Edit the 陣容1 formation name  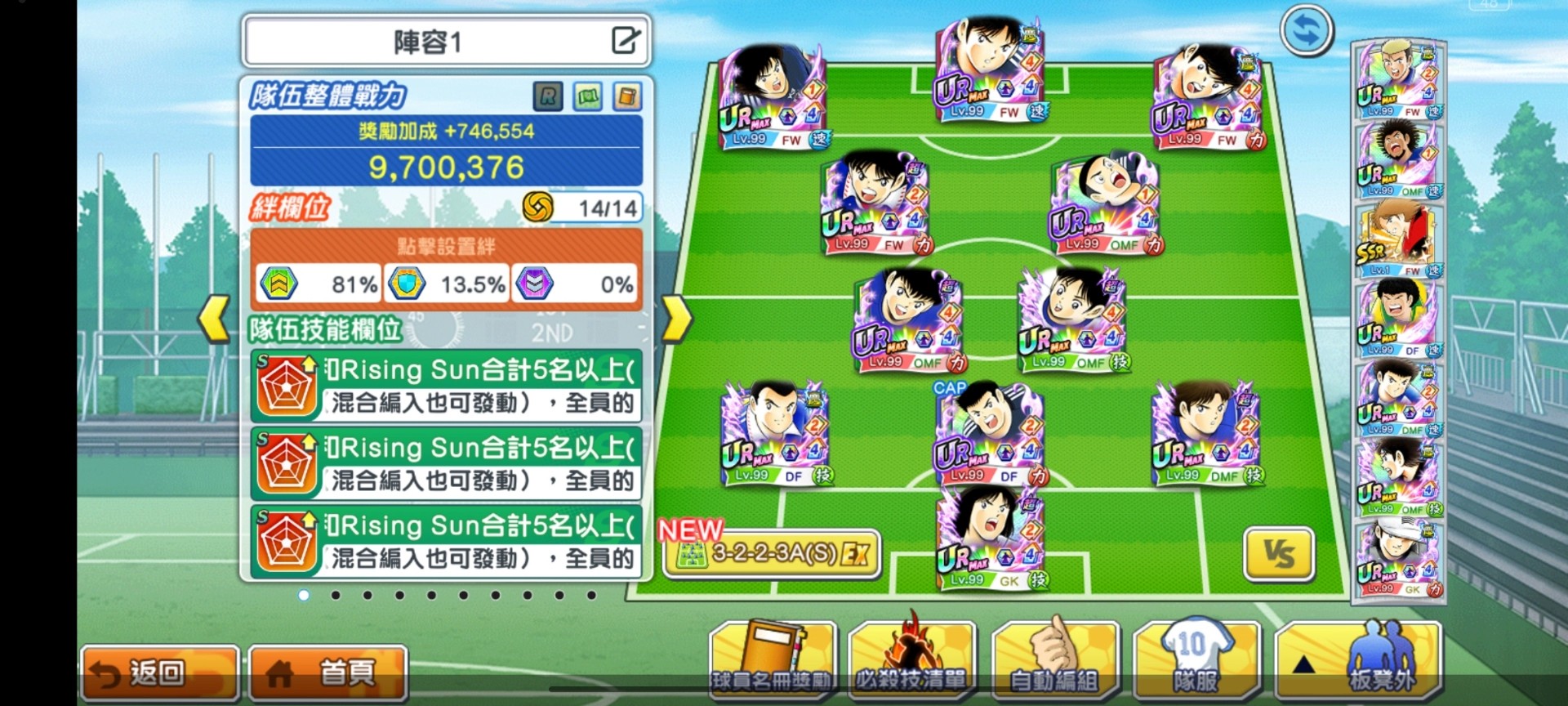(626, 40)
